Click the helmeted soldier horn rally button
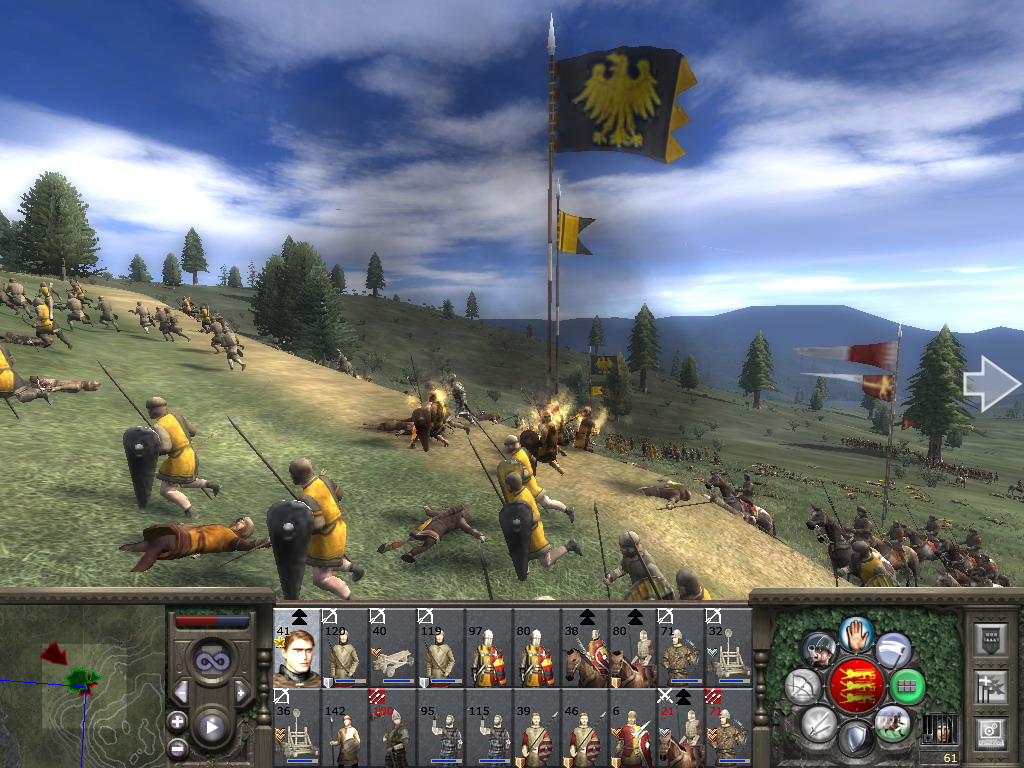 point(819,649)
